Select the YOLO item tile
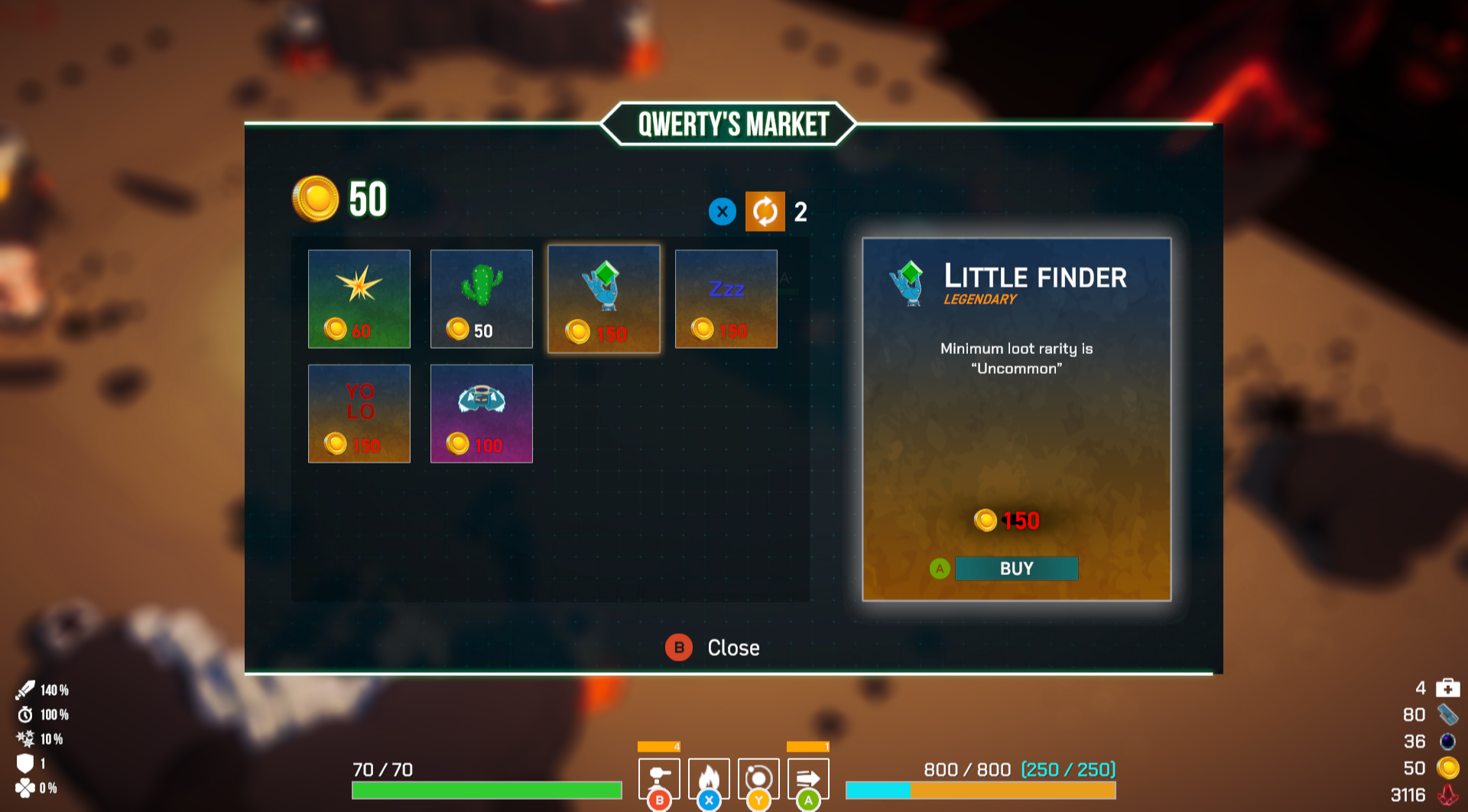This screenshot has width=1468, height=812. (x=359, y=414)
